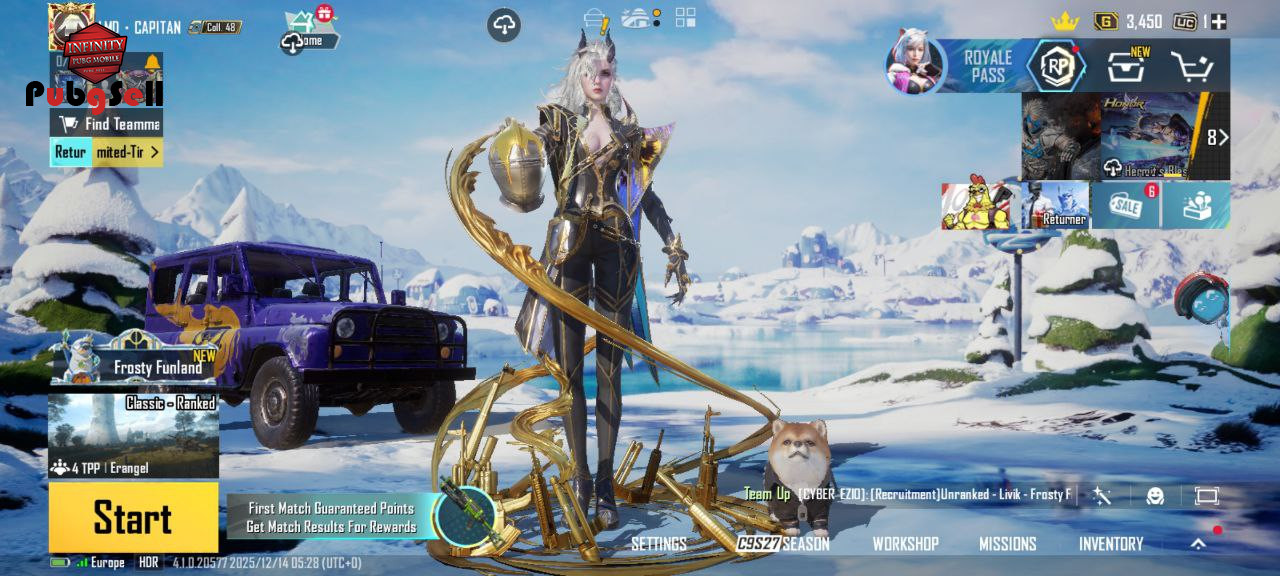Image resolution: width=1280 pixels, height=576 pixels.
Task: Add UC with the plus button
Action: pos(1218,21)
